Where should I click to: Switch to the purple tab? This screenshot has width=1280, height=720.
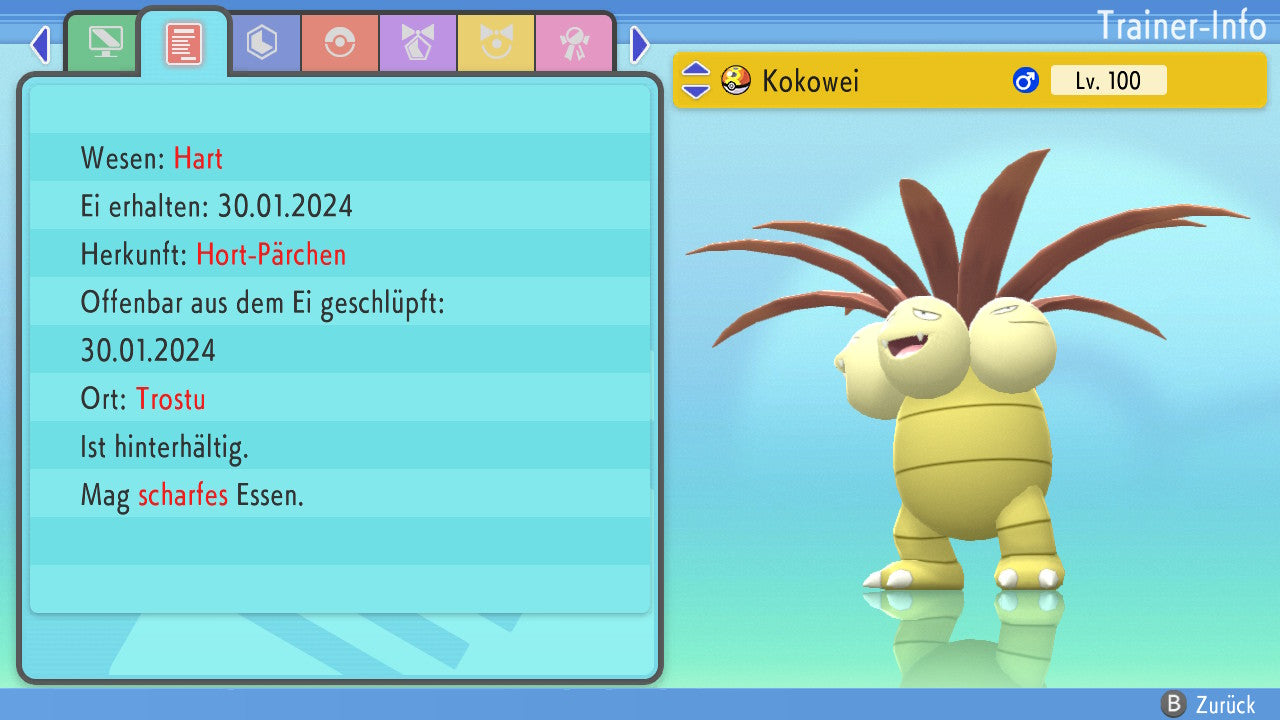(418, 42)
